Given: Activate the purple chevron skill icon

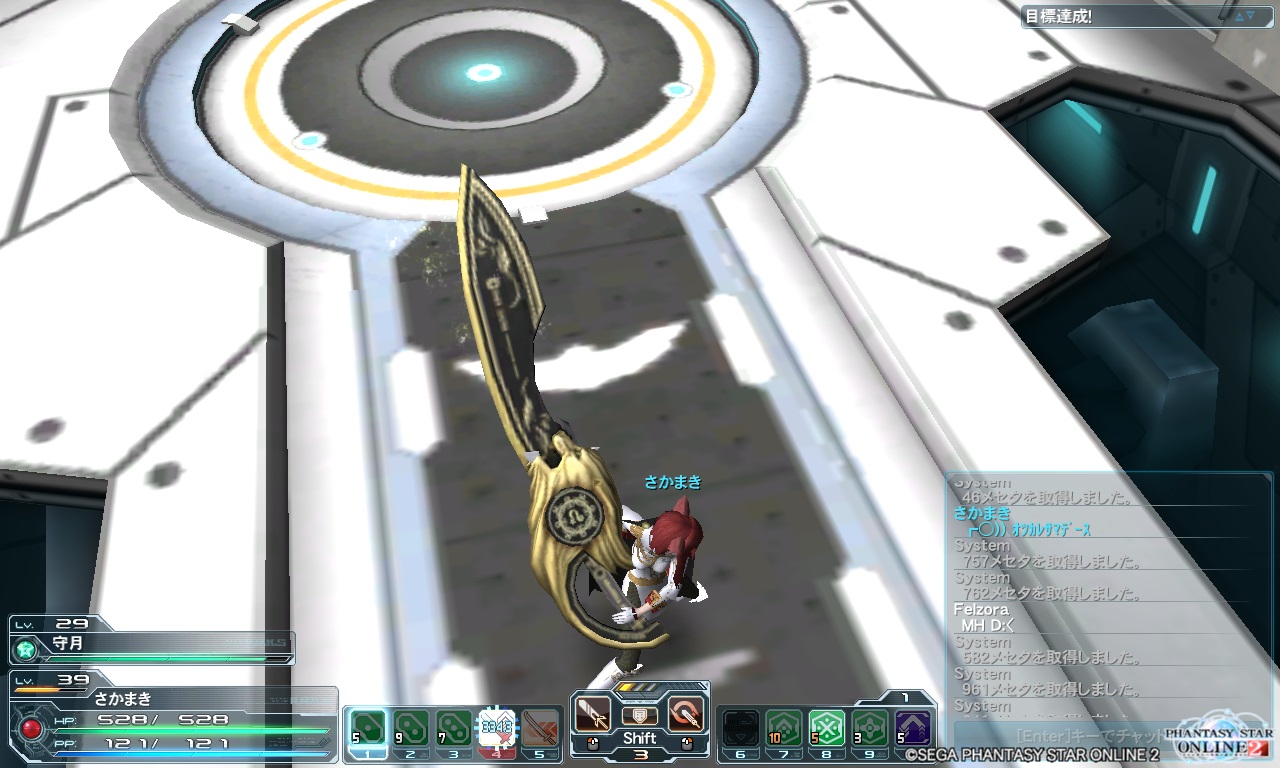Looking at the screenshot, I should click(x=913, y=727).
